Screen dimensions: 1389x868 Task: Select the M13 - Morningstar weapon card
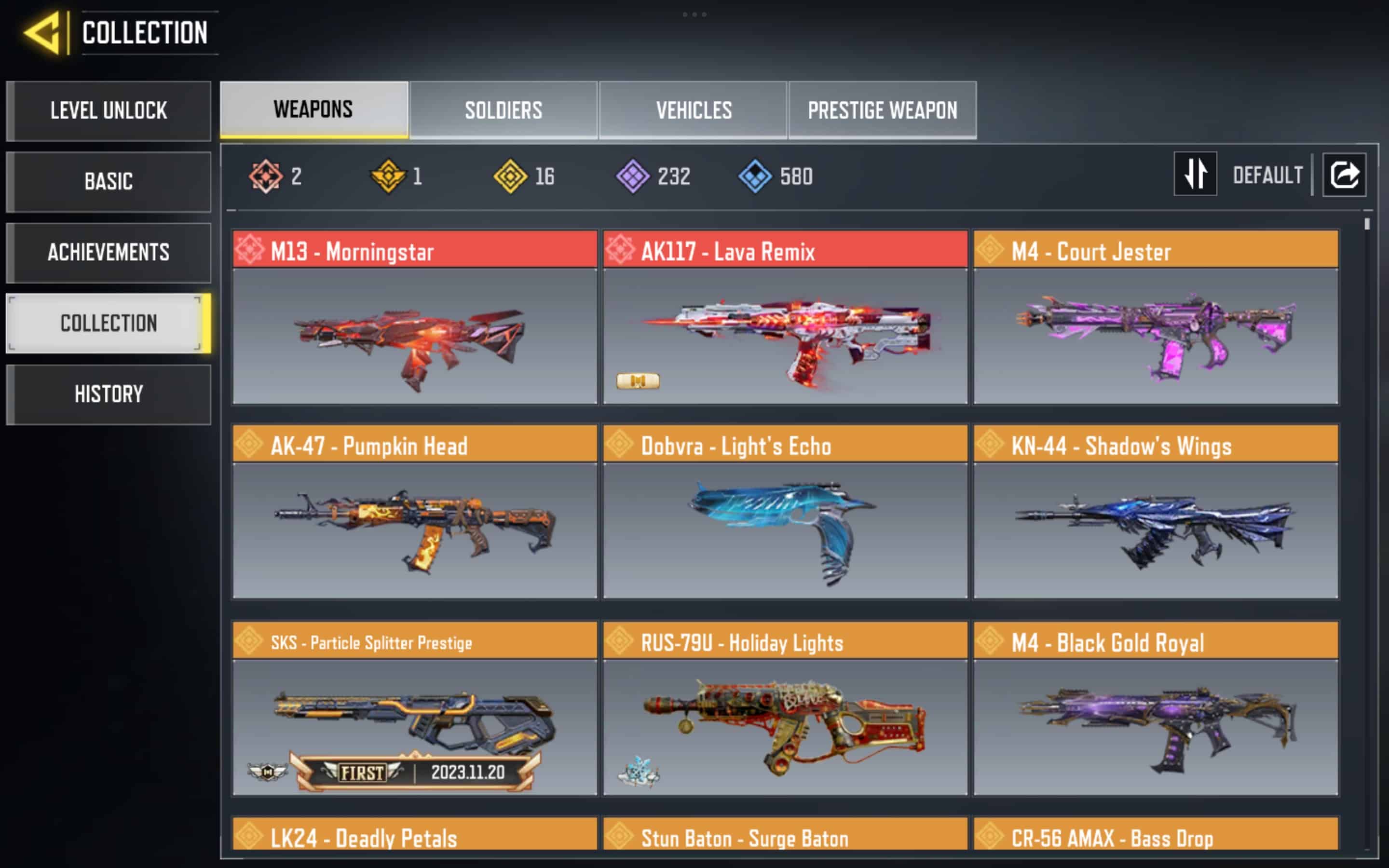tap(414, 317)
